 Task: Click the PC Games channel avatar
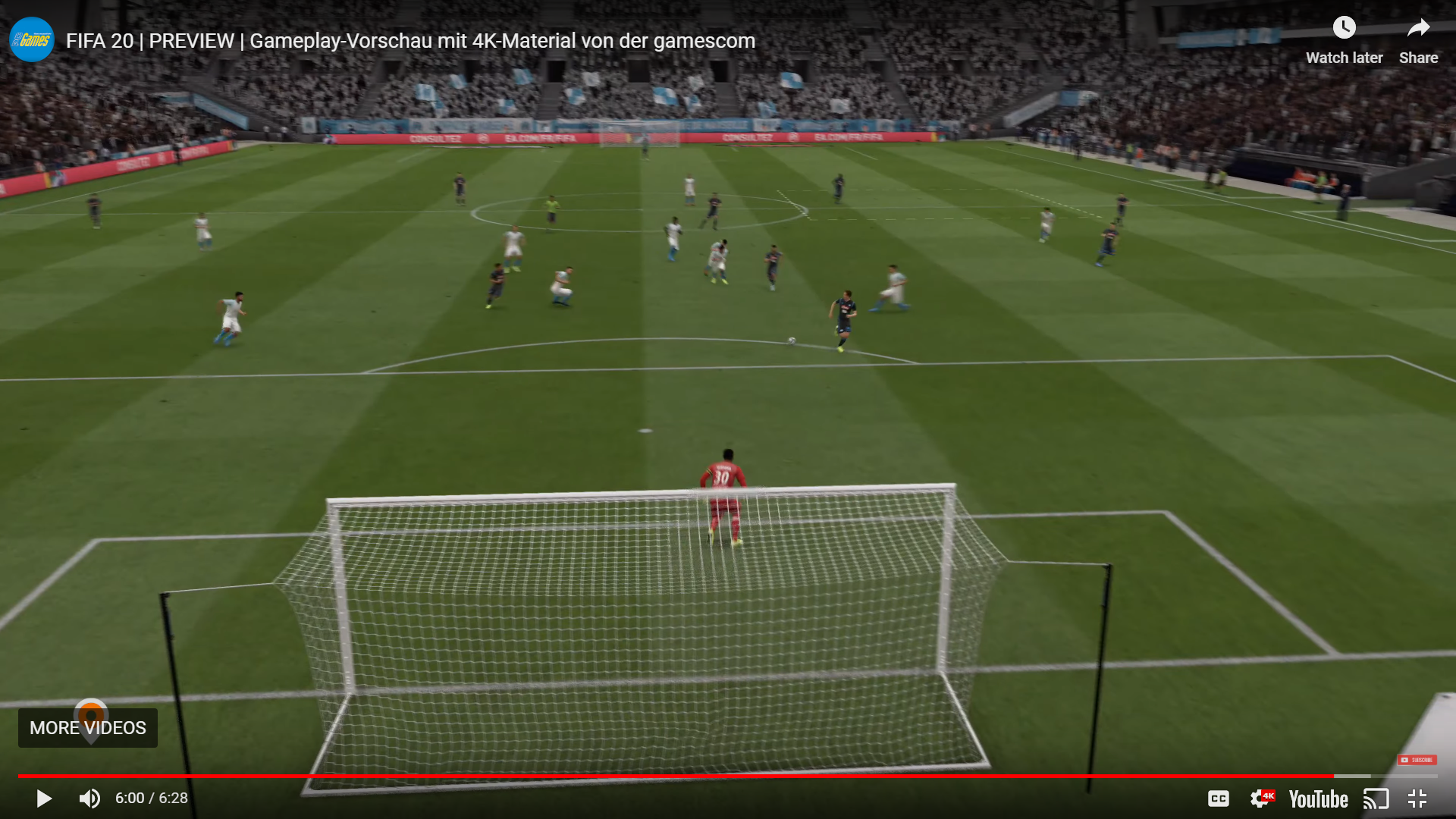pos(30,39)
